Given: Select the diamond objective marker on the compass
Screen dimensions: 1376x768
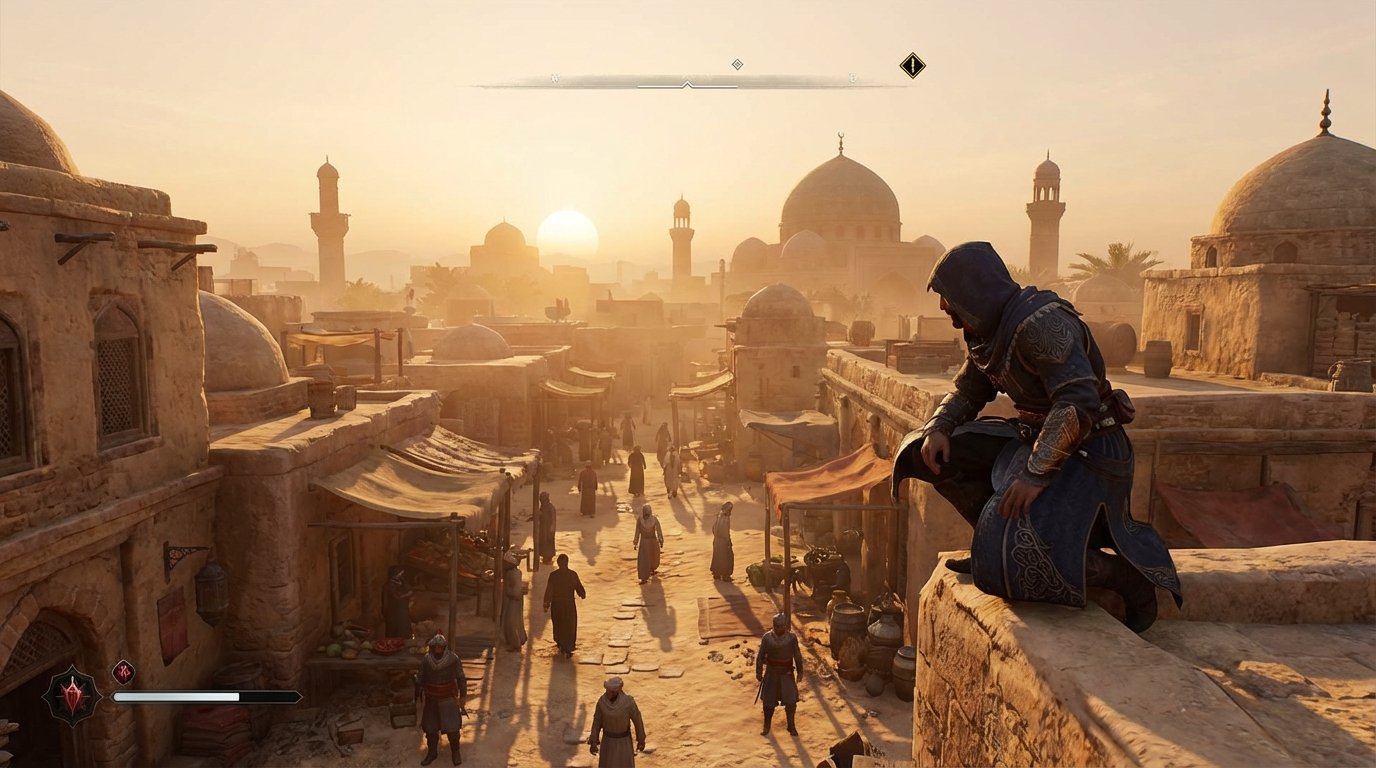Looking at the screenshot, I should pos(737,63).
